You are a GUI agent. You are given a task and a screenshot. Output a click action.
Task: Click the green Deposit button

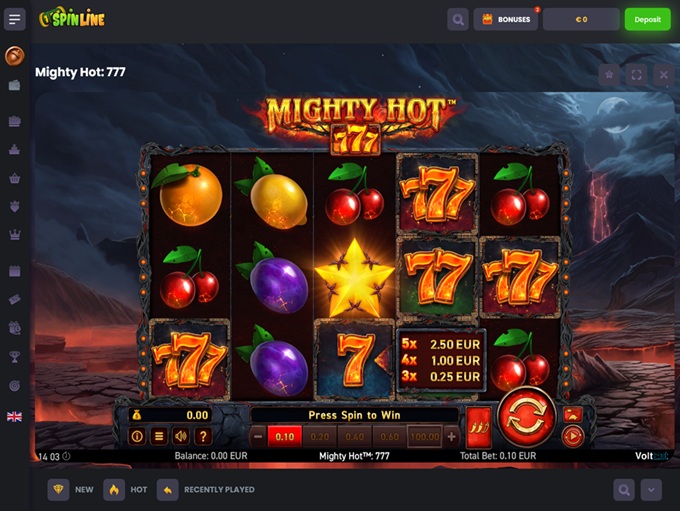tap(647, 19)
